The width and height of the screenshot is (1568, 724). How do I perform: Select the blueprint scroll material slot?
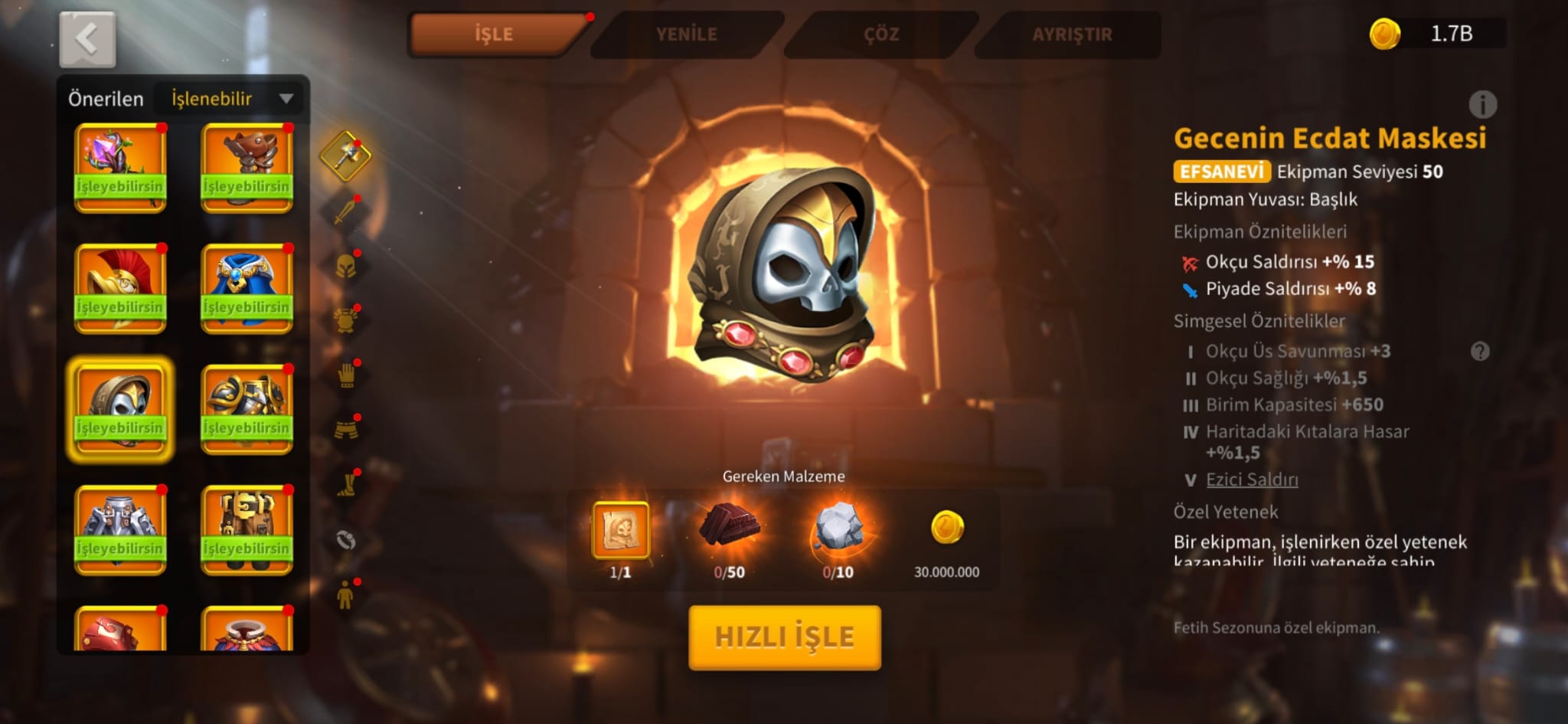click(620, 530)
